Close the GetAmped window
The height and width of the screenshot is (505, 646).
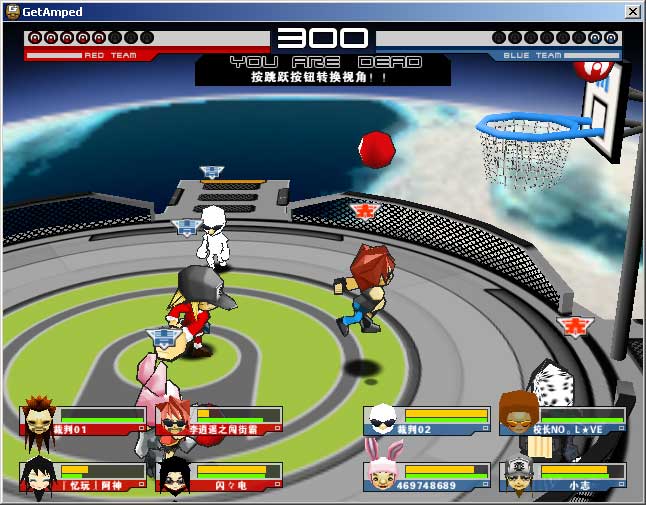pos(632,11)
